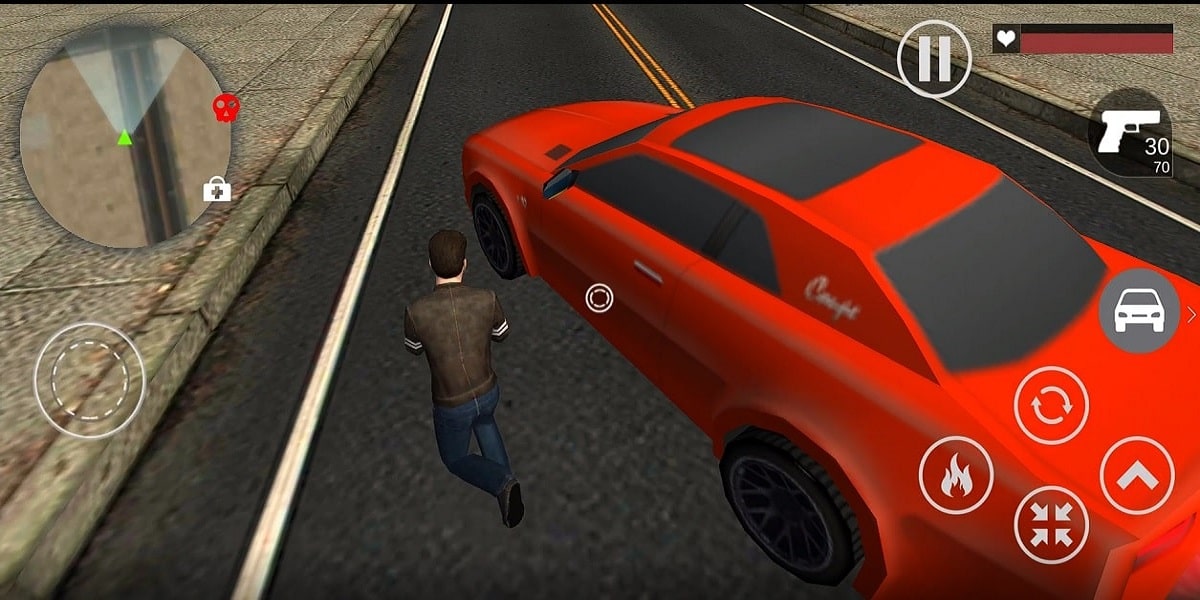Viewport: 1200px width, 600px height.
Task: Tap the up-arrow jump button
Action: click(x=1137, y=476)
